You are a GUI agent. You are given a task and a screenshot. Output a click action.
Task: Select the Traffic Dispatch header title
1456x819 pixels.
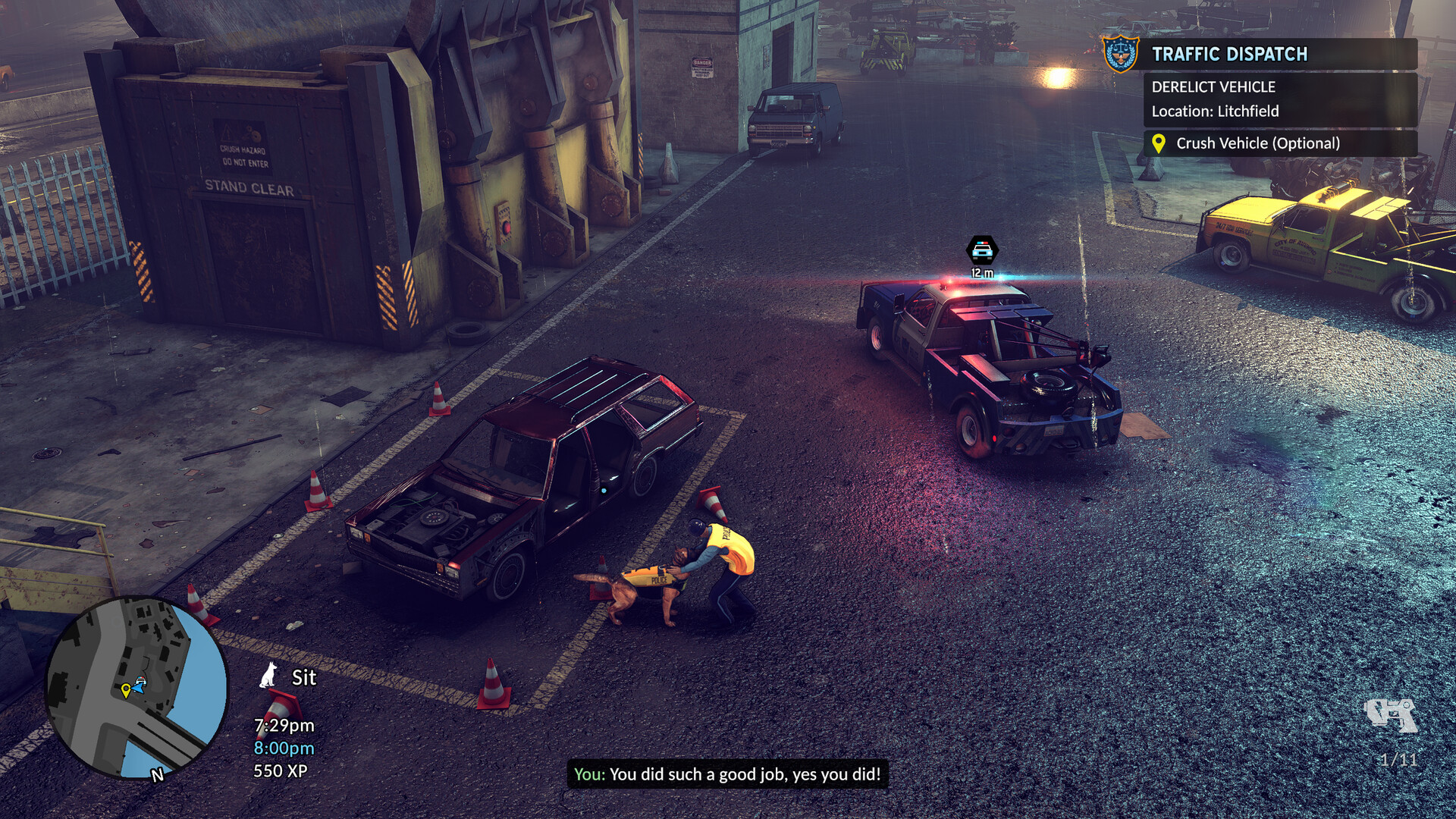pos(1230,53)
